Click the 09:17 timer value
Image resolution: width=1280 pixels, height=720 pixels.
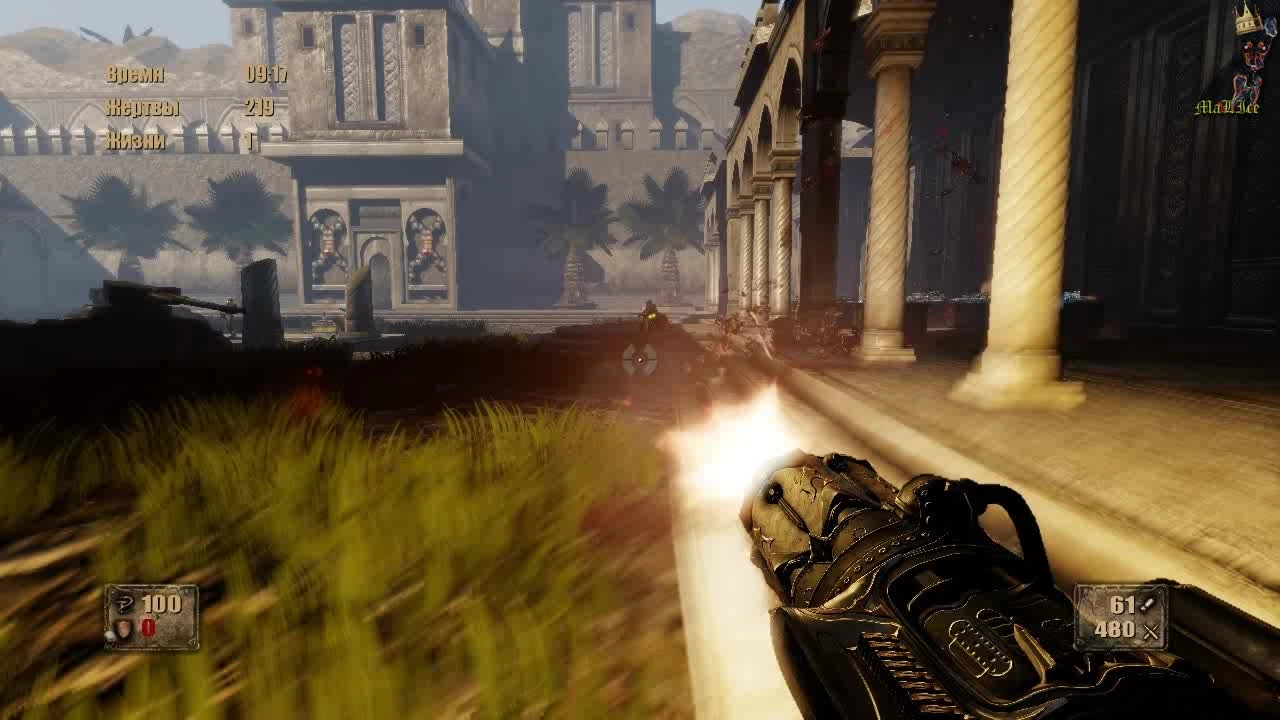pos(267,74)
